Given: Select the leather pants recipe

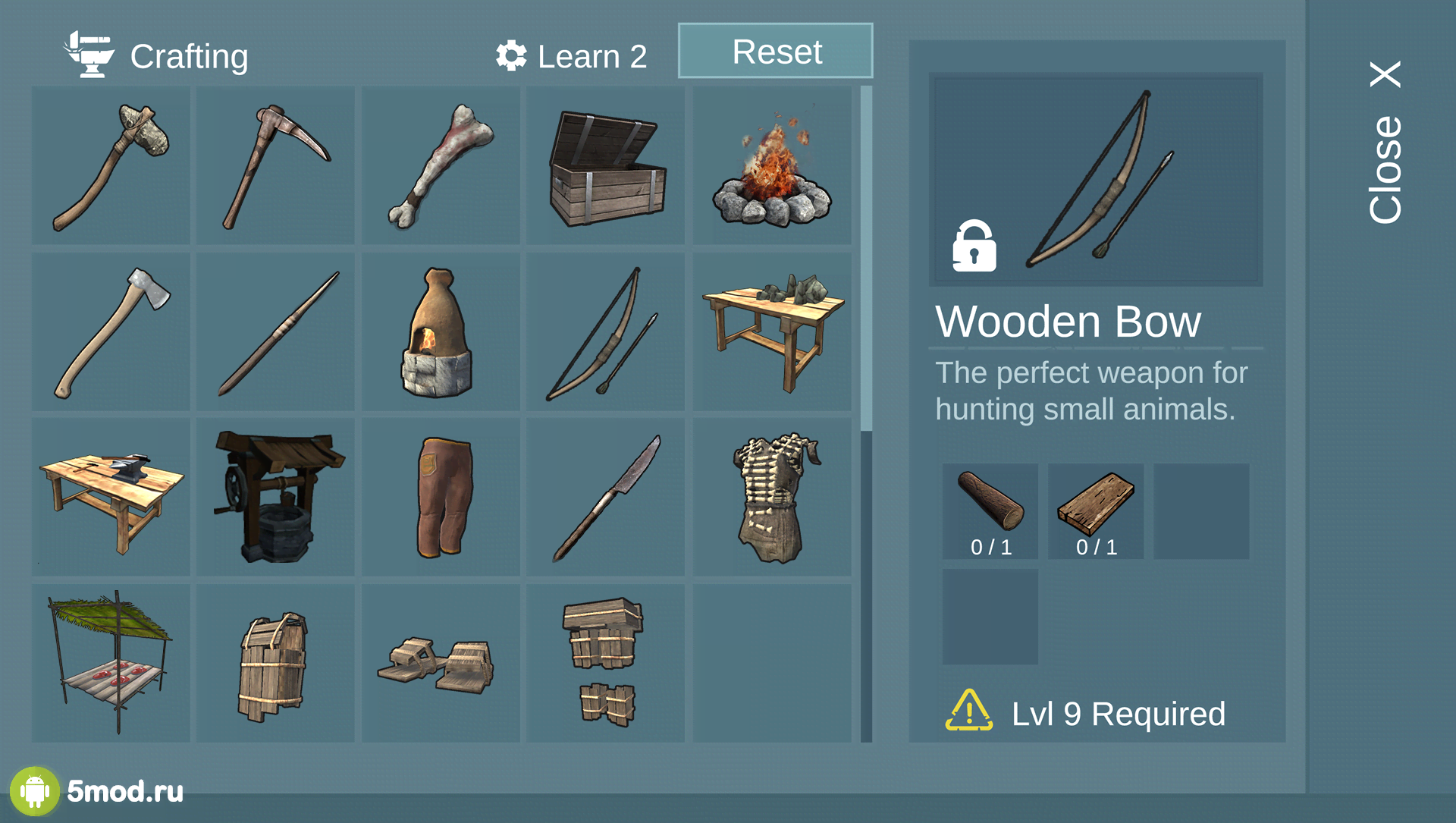Looking at the screenshot, I should pos(441,497).
